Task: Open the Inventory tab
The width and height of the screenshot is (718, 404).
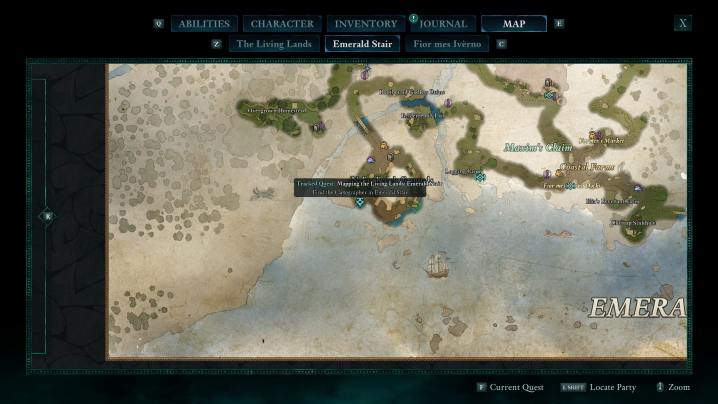Action: coord(365,24)
